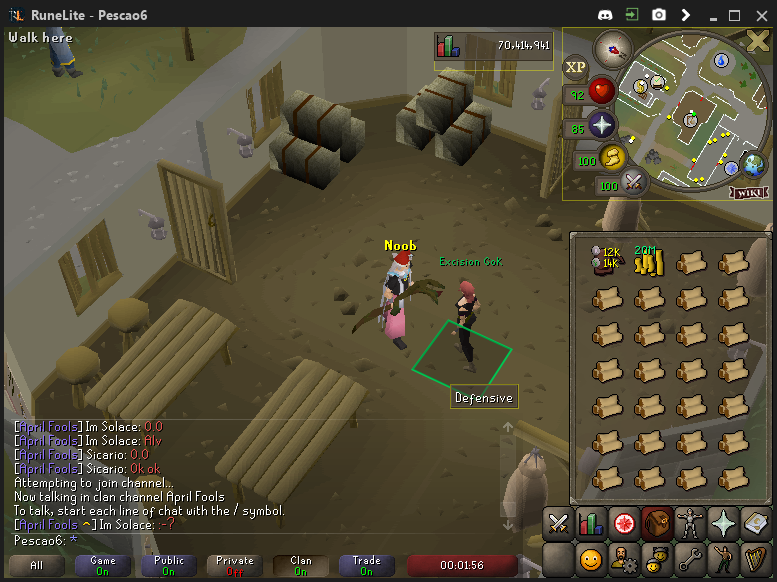777x582 pixels.
Task: Switch to the Quest list tab
Action: pyautogui.click(x=624, y=523)
